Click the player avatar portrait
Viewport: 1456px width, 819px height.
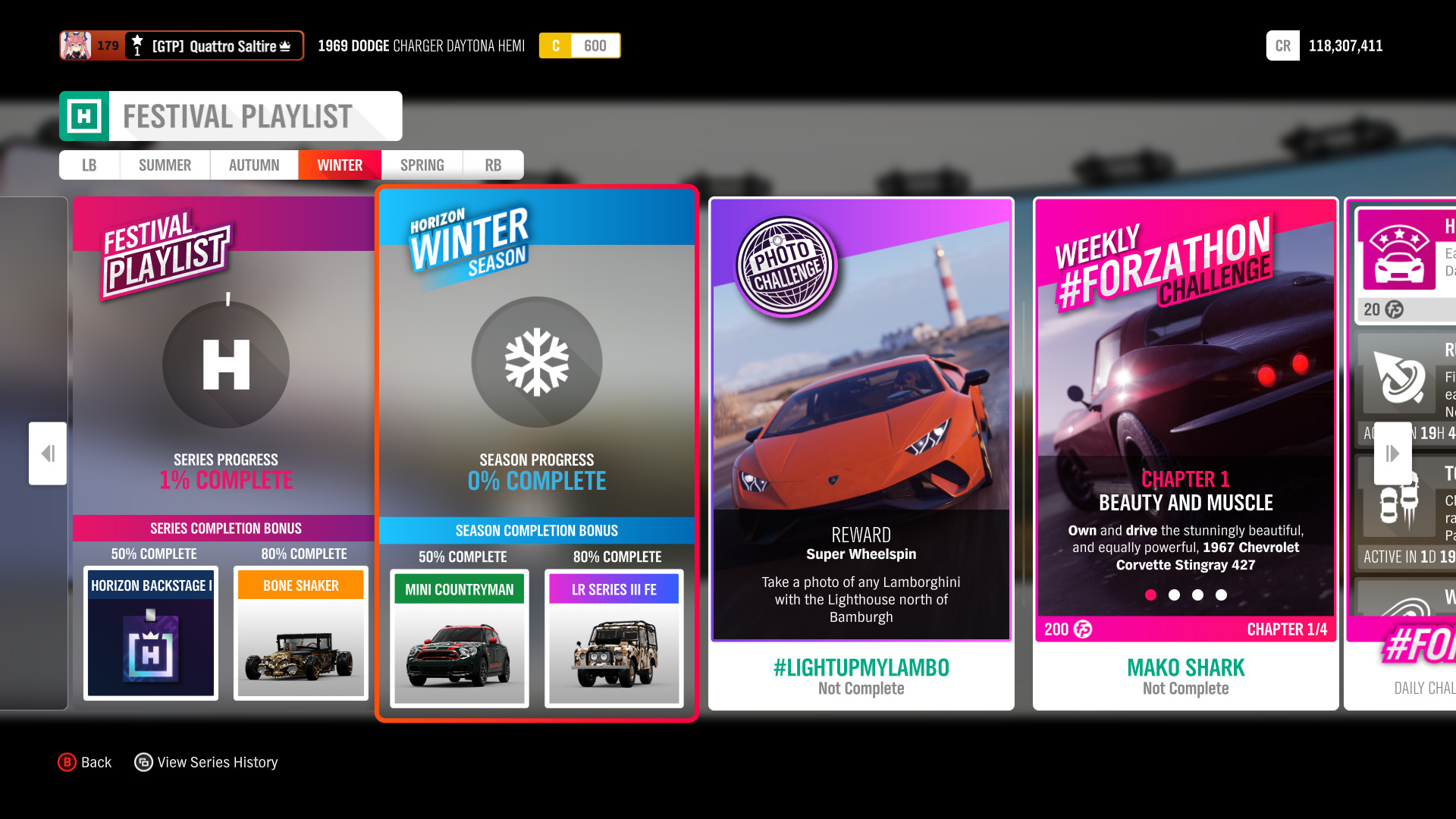[x=74, y=45]
